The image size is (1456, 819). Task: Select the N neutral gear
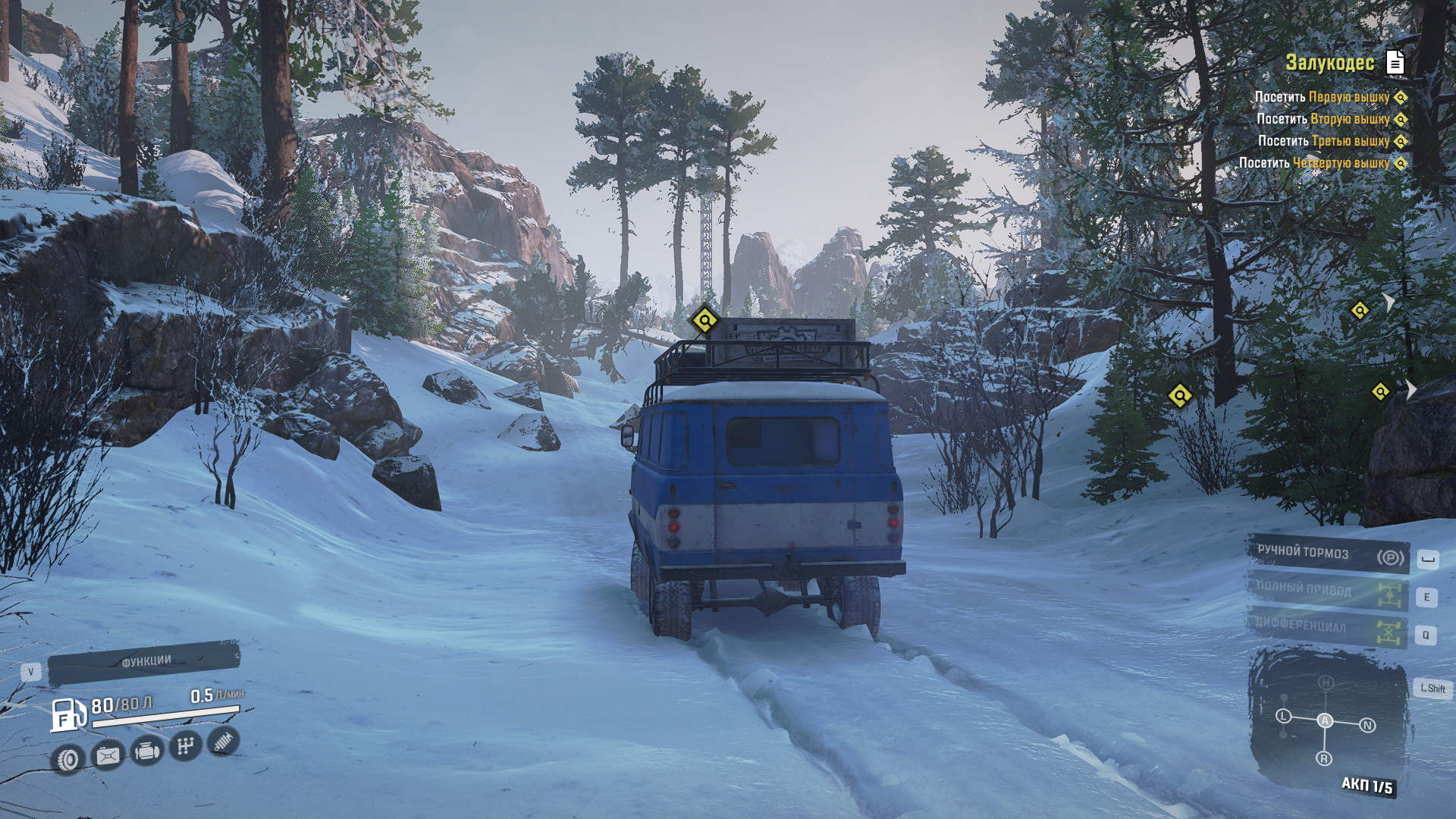click(1367, 725)
